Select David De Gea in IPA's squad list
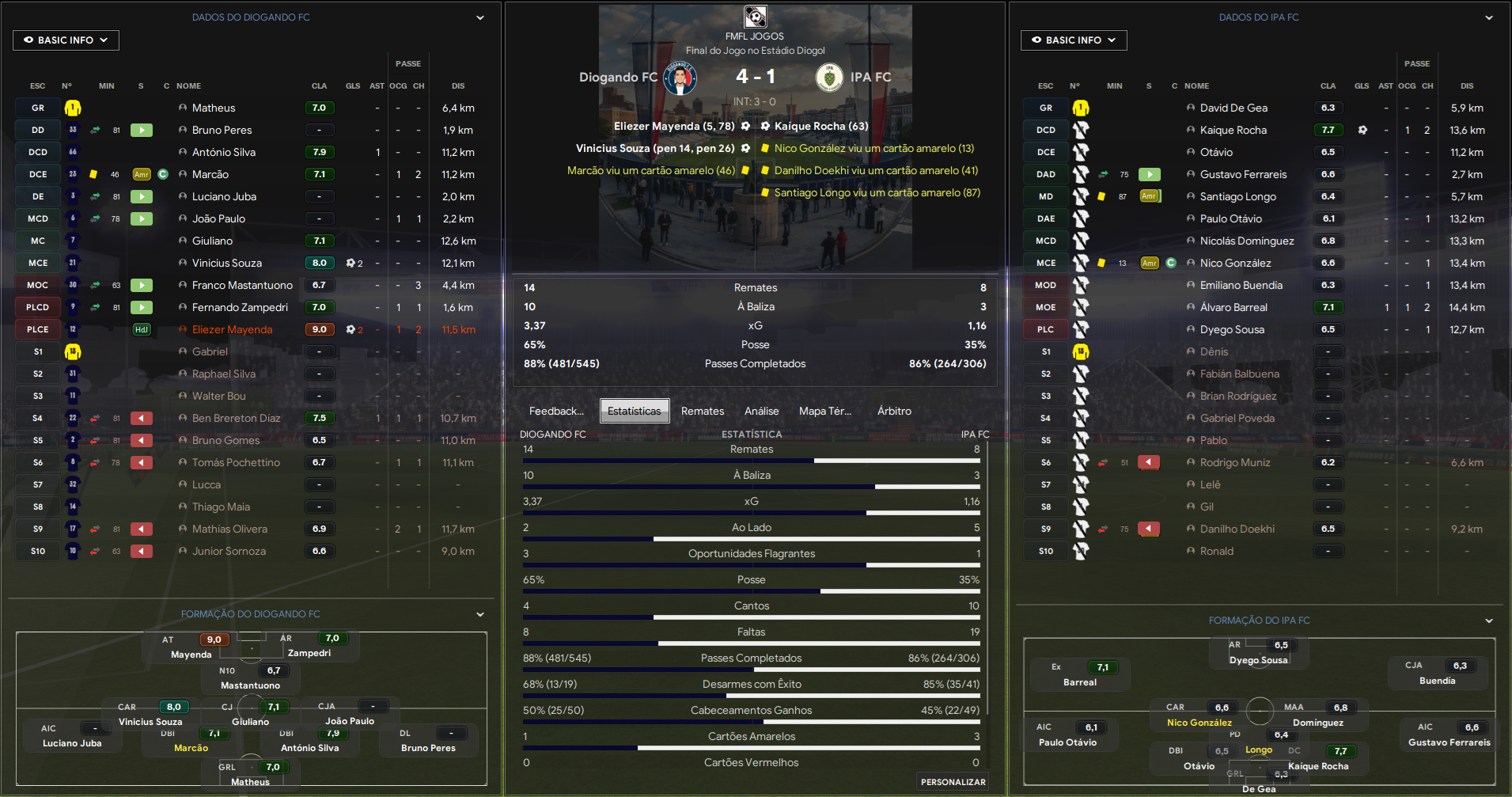Screen dimensions: 1512x797 point(1233,108)
